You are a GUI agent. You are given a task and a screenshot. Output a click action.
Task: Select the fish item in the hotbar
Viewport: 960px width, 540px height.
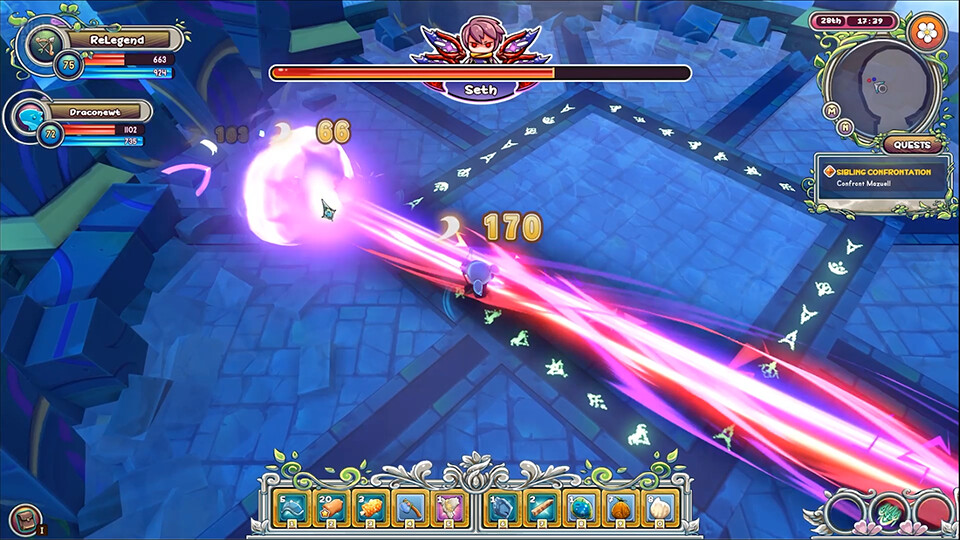click(292, 509)
